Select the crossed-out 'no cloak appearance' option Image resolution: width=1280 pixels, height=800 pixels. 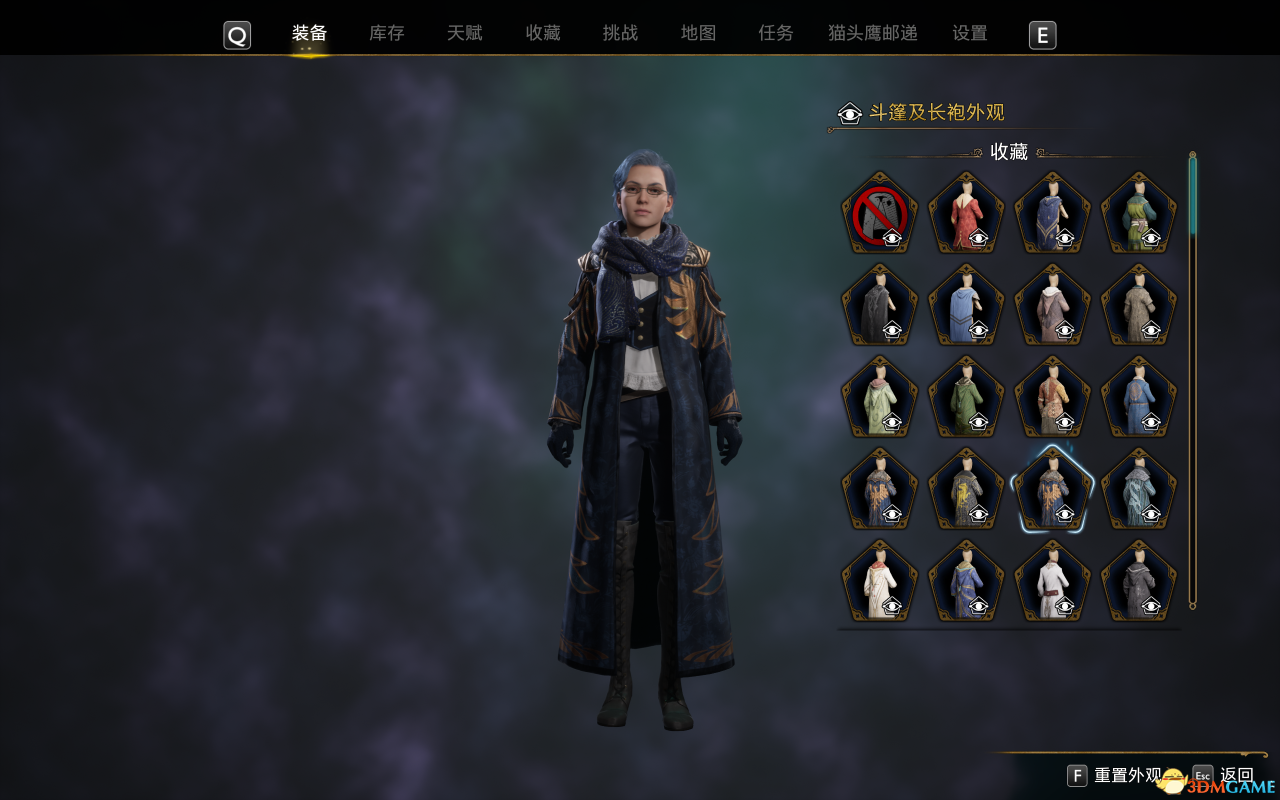pos(879,213)
